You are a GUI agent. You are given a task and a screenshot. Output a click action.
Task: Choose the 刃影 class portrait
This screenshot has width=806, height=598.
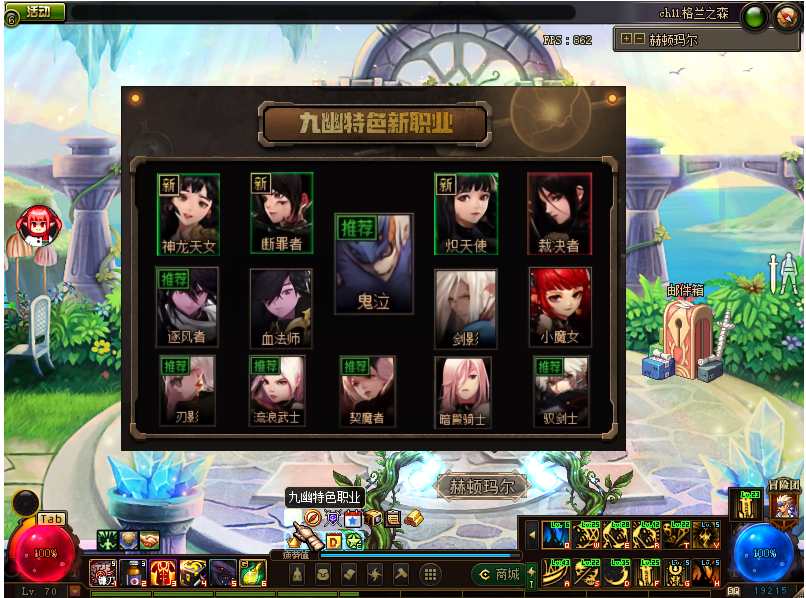tap(187, 390)
